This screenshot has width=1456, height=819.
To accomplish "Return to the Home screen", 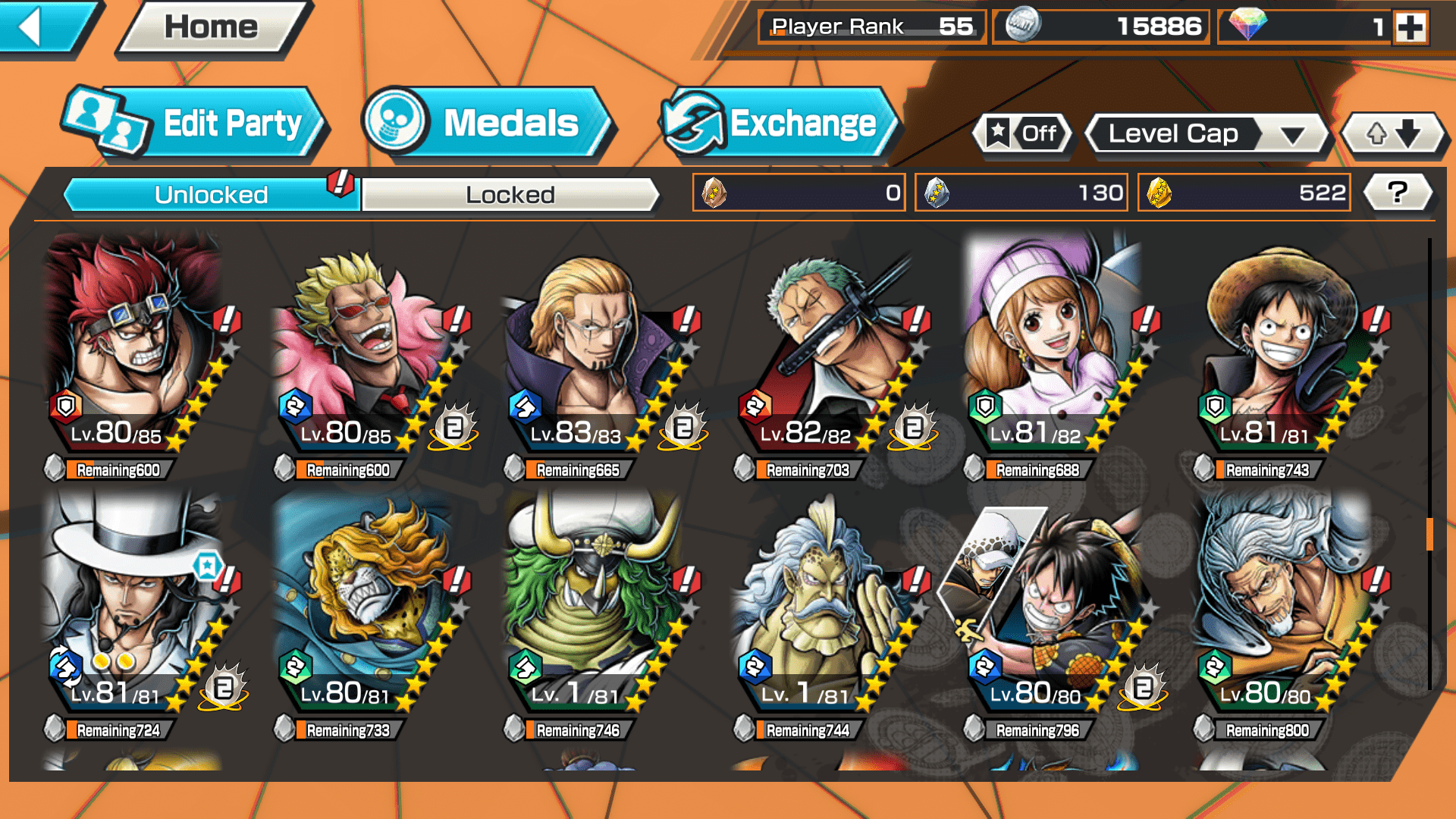I will 212,28.
